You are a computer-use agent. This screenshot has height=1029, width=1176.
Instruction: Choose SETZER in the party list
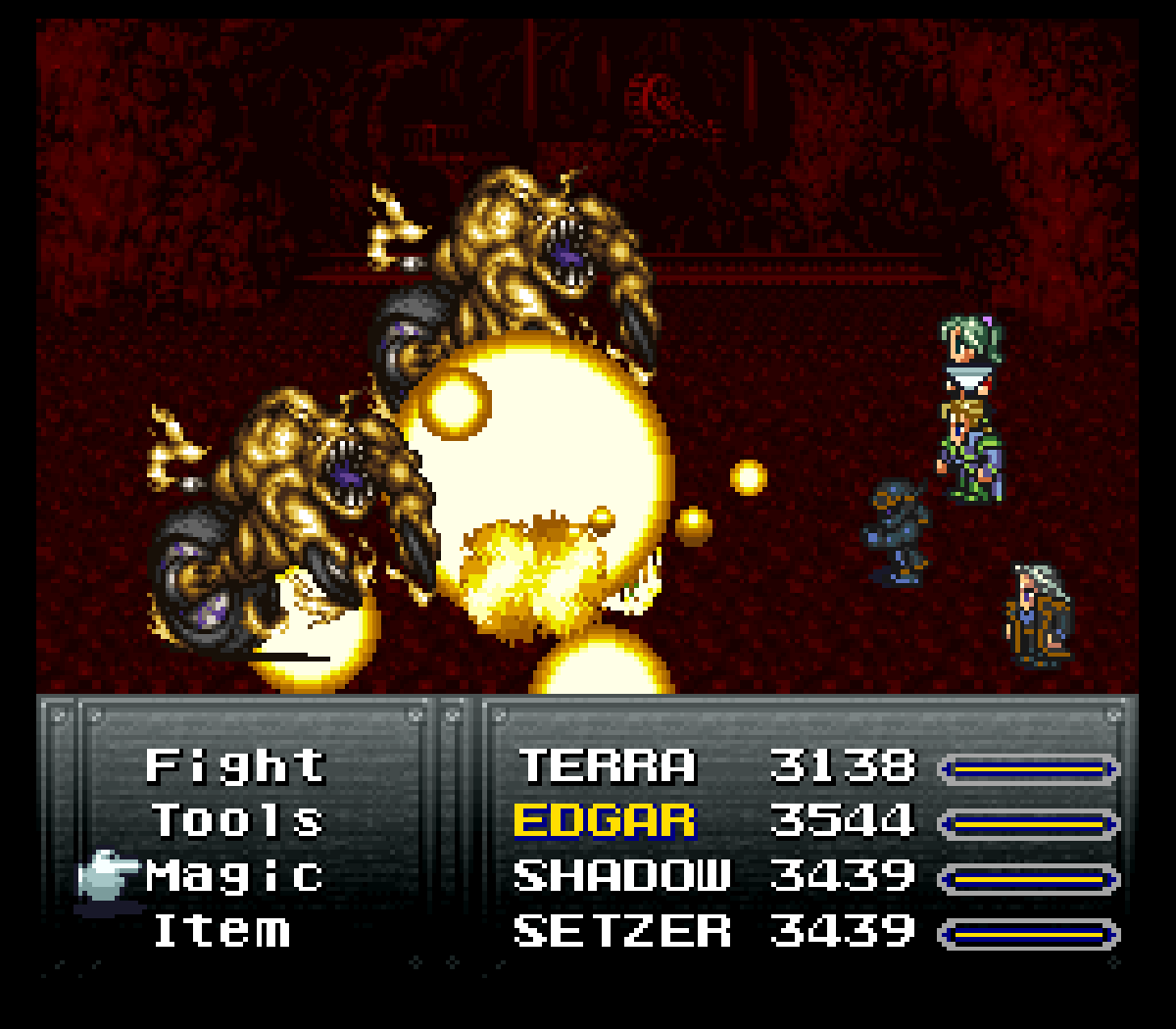pyautogui.click(x=622, y=931)
